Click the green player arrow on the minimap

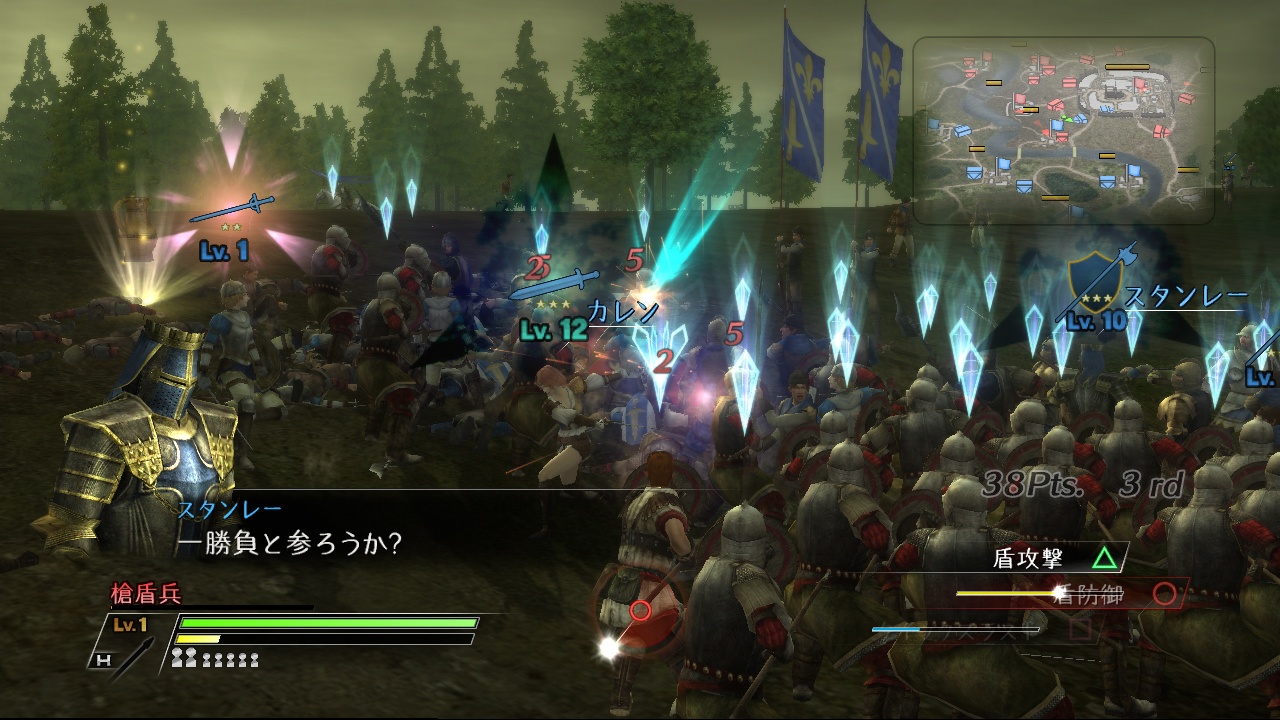point(1068,120)
